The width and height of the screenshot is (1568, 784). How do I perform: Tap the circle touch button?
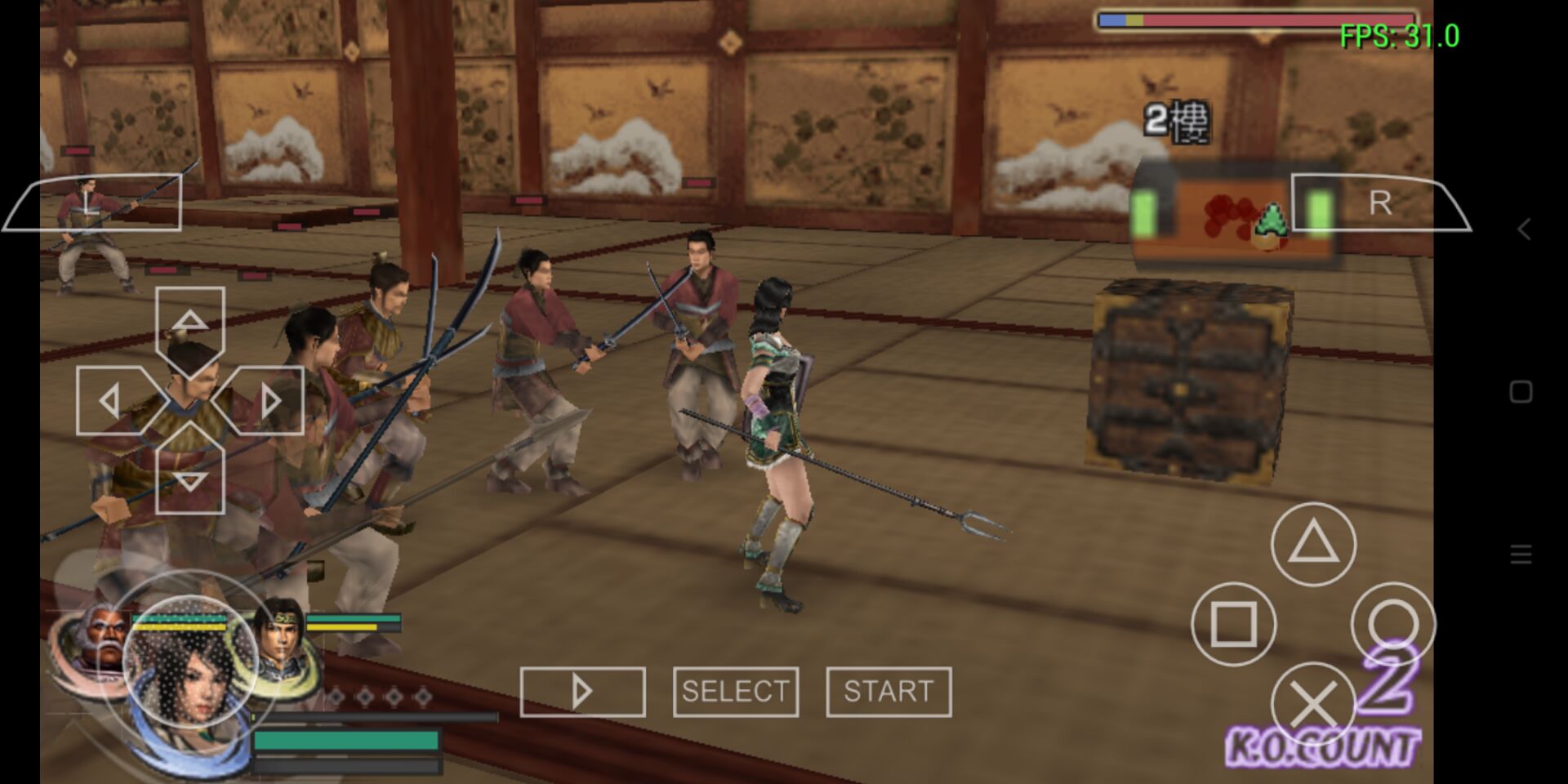click(1392, 624)
